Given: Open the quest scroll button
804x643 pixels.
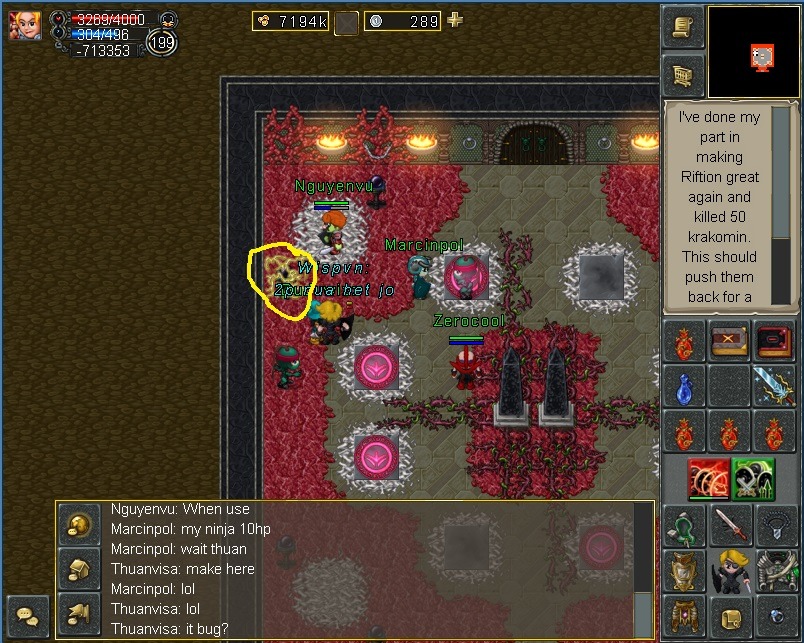Looking at the screenshot, I should (684, 27).
